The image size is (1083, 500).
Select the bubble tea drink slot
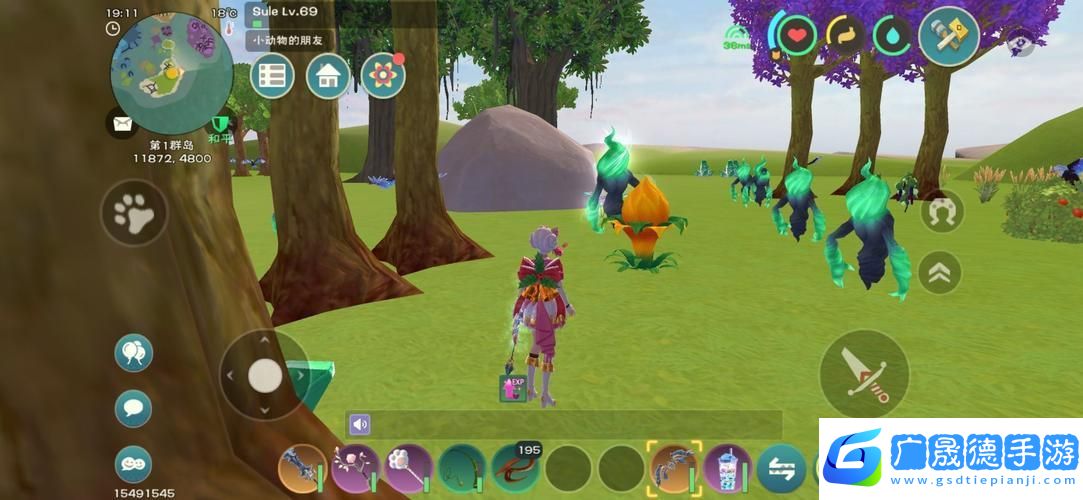(727, 468)
